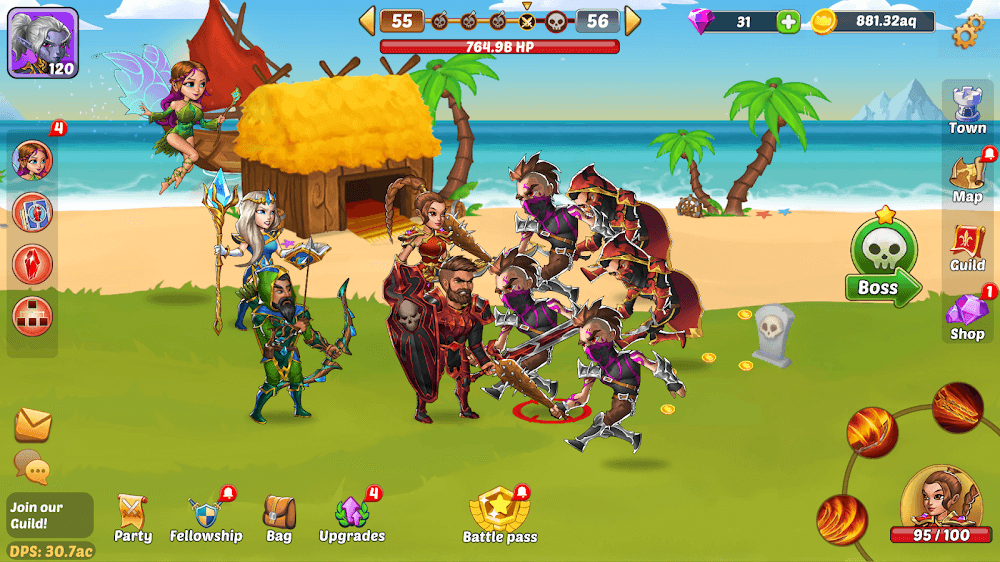This screenshot has height=562, width=1000.
Task: Open the Guild menu
Action: coord(967,247)
